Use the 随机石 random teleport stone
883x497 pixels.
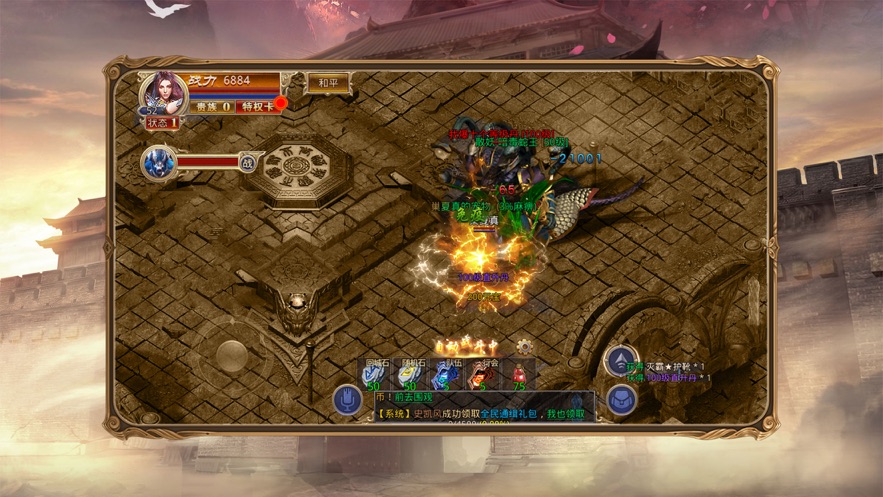[x=410, y=374]
